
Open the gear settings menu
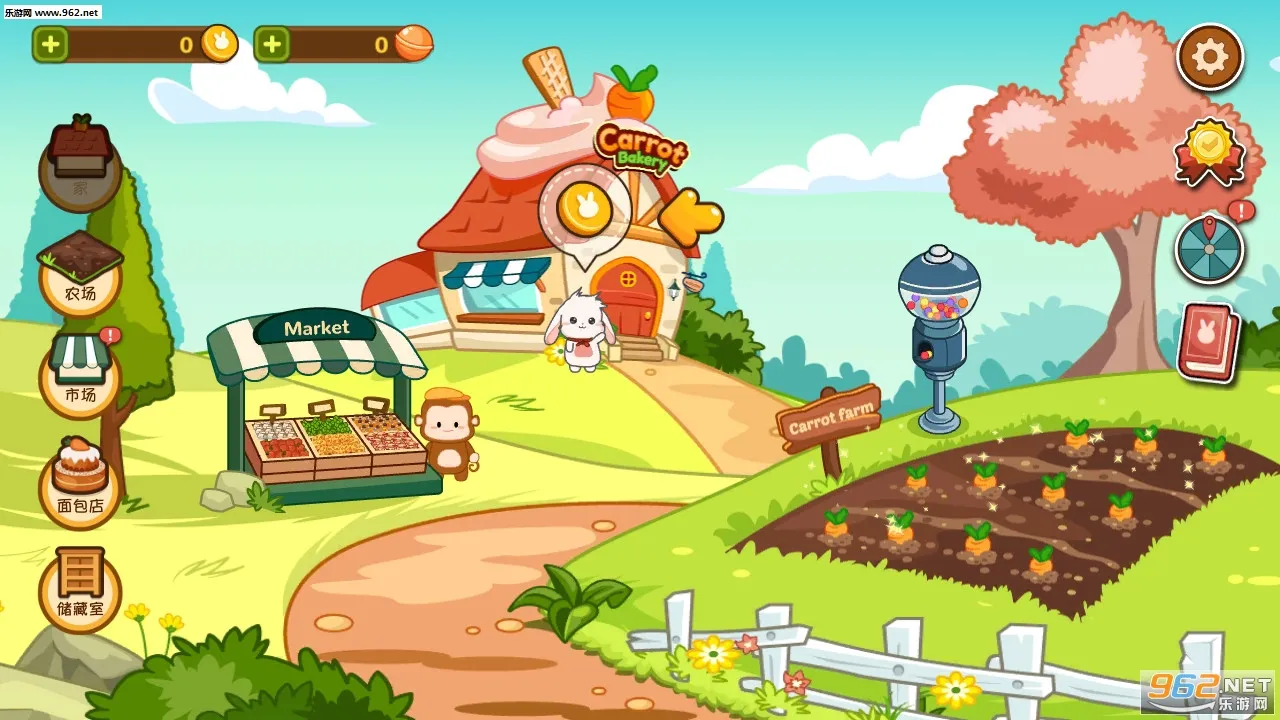click(x=1209, y=57)
